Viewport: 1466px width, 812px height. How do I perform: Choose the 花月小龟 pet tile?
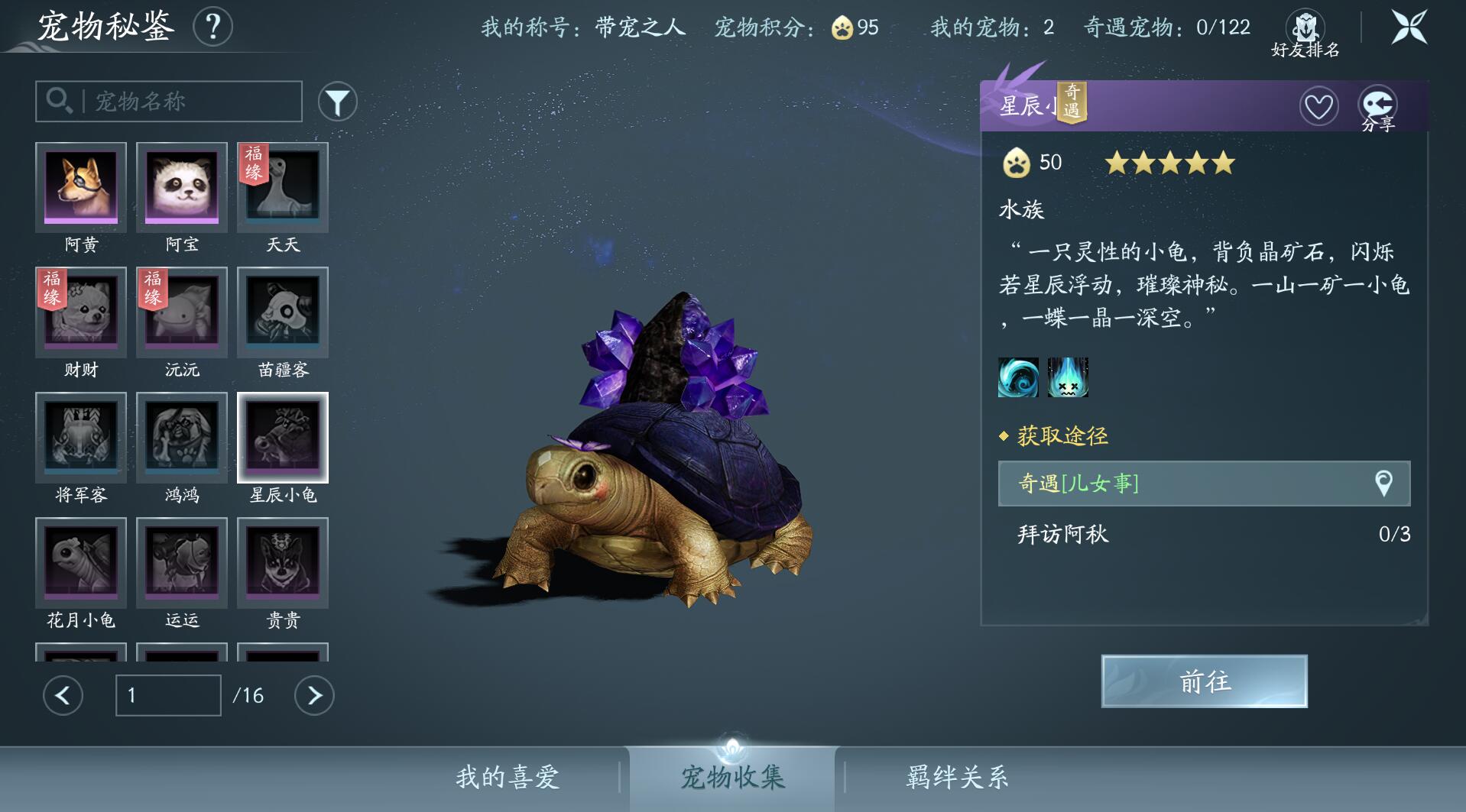pos(81,564)
